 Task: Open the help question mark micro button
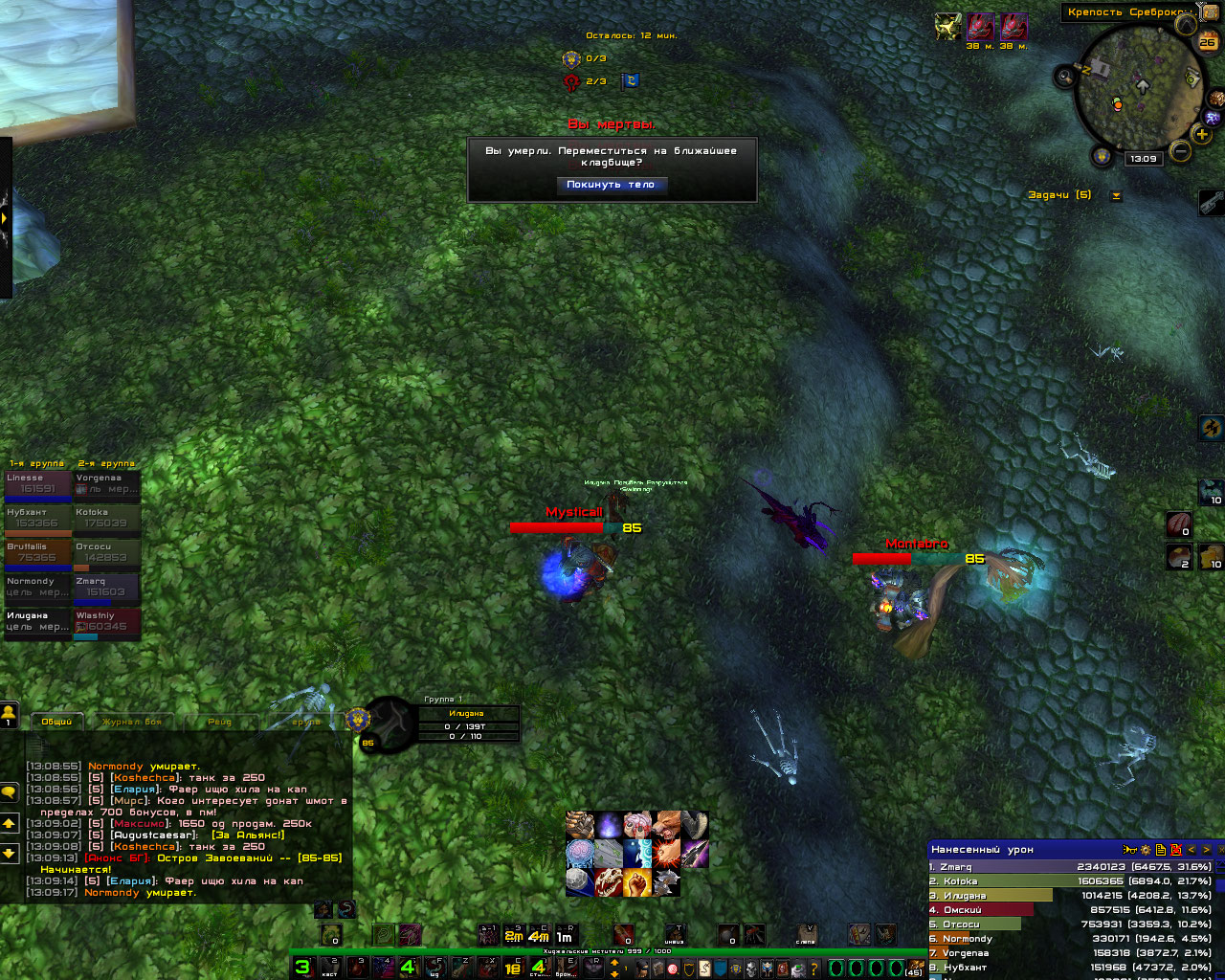point(814,969)
